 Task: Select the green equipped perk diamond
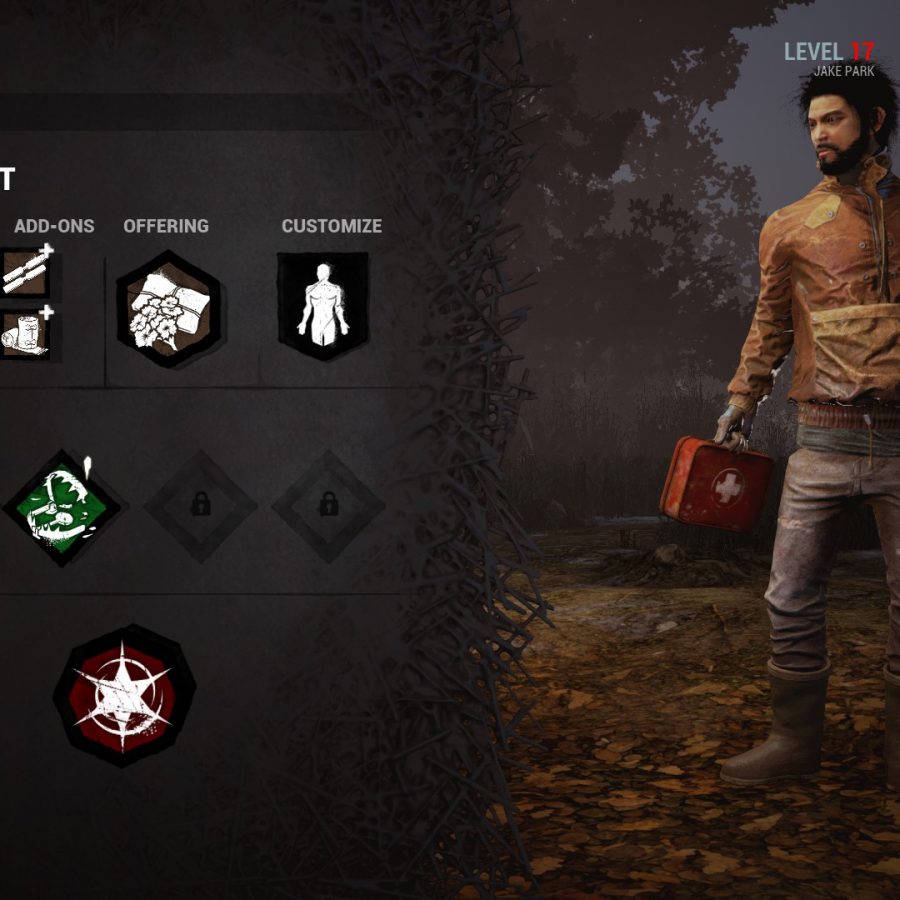[x=62, y=507]
